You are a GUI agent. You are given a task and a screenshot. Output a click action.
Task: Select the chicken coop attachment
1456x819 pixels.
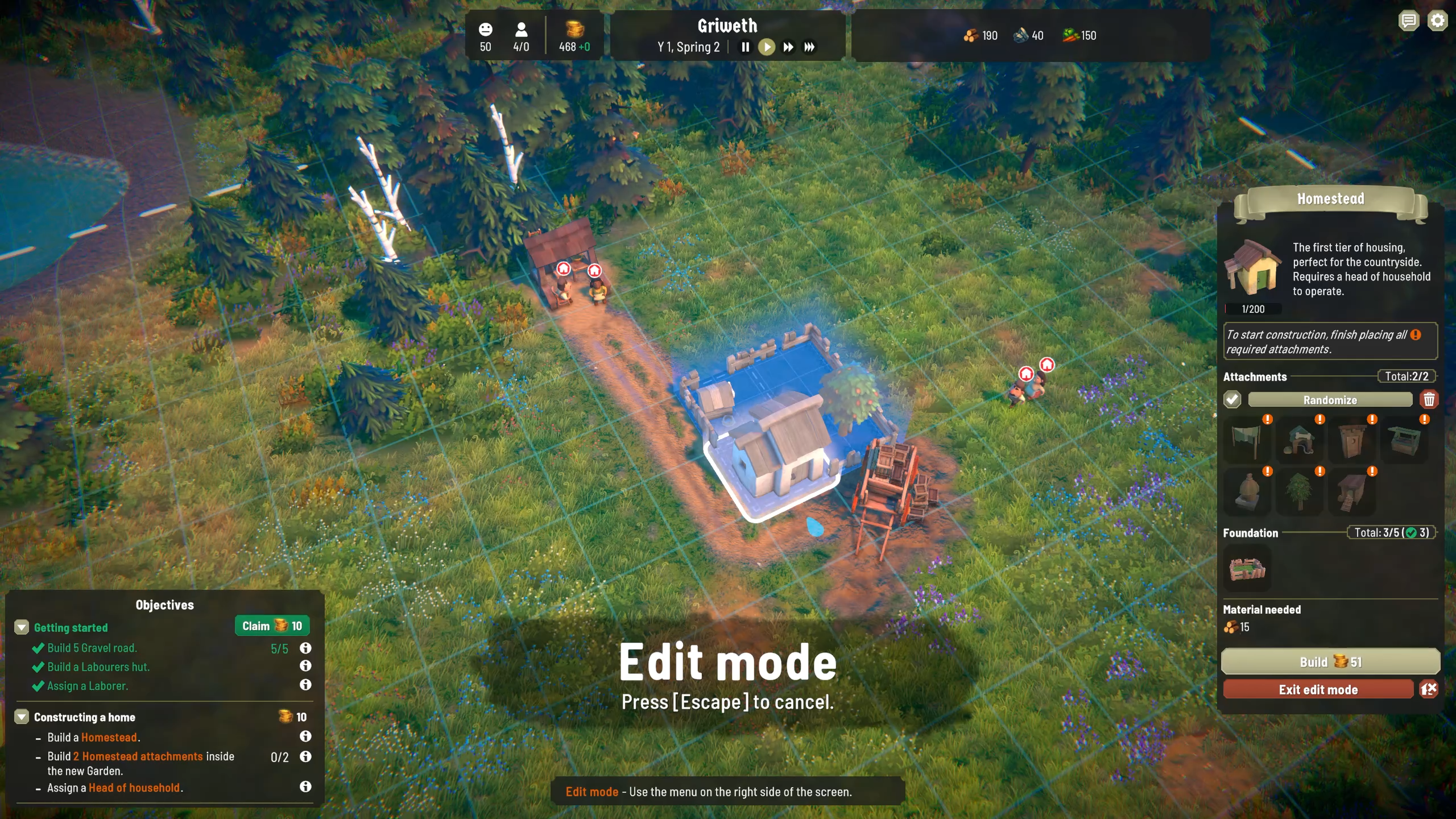tap(1351, 492)
